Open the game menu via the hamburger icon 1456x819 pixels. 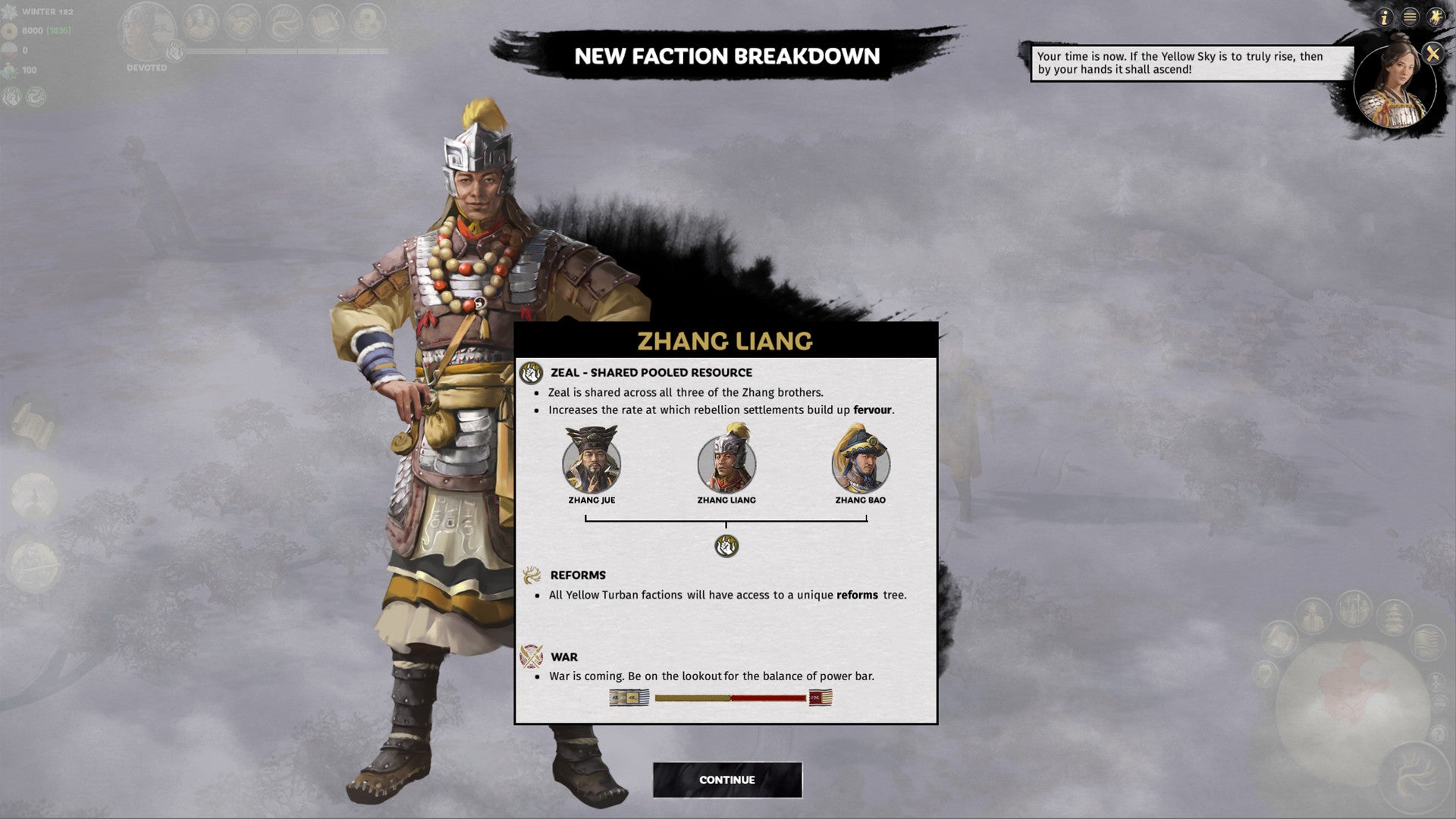(x=1410, y=17)
